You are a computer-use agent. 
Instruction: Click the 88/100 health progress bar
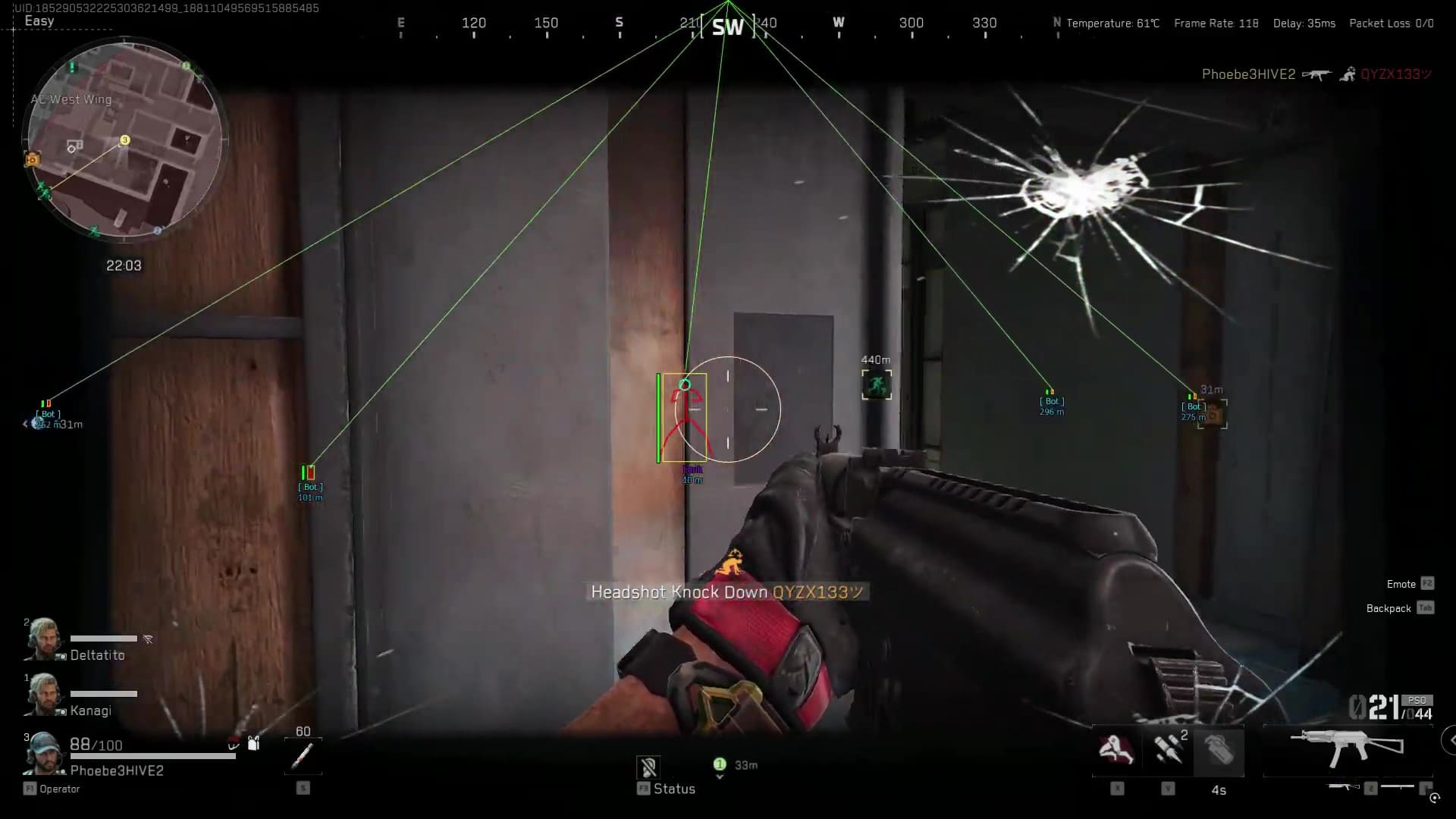[152, 758]
